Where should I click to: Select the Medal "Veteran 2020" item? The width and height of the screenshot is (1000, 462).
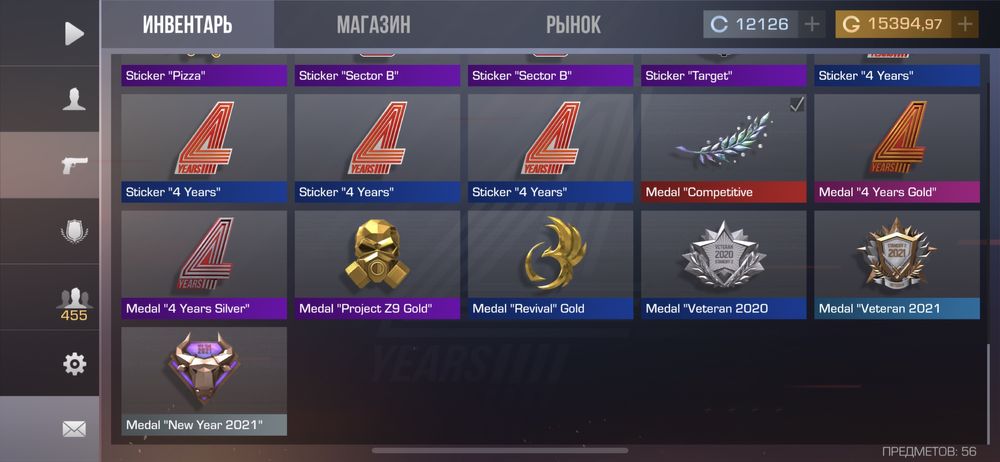(x=723, y=264)
